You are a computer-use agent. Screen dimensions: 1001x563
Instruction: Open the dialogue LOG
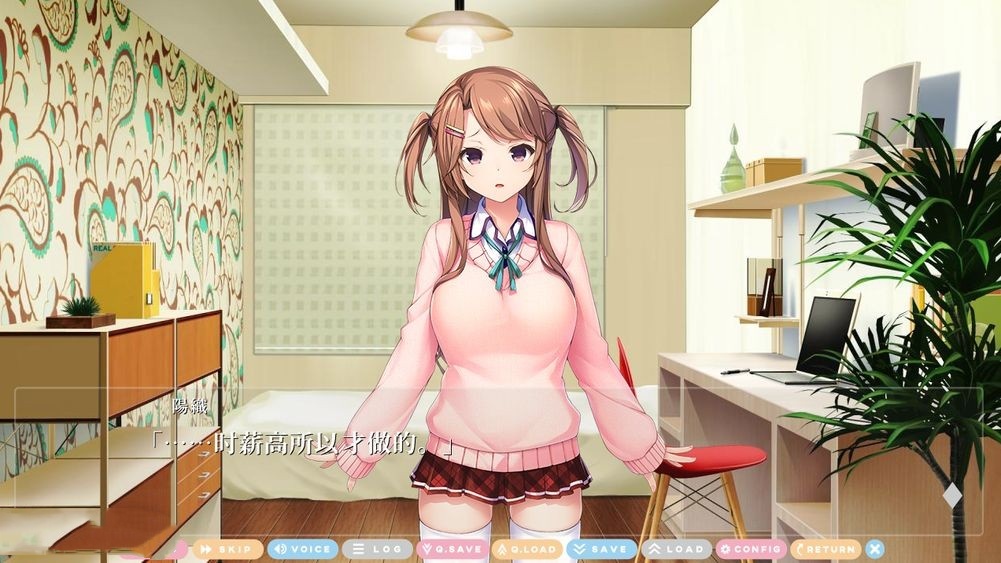tap(377, 549)
